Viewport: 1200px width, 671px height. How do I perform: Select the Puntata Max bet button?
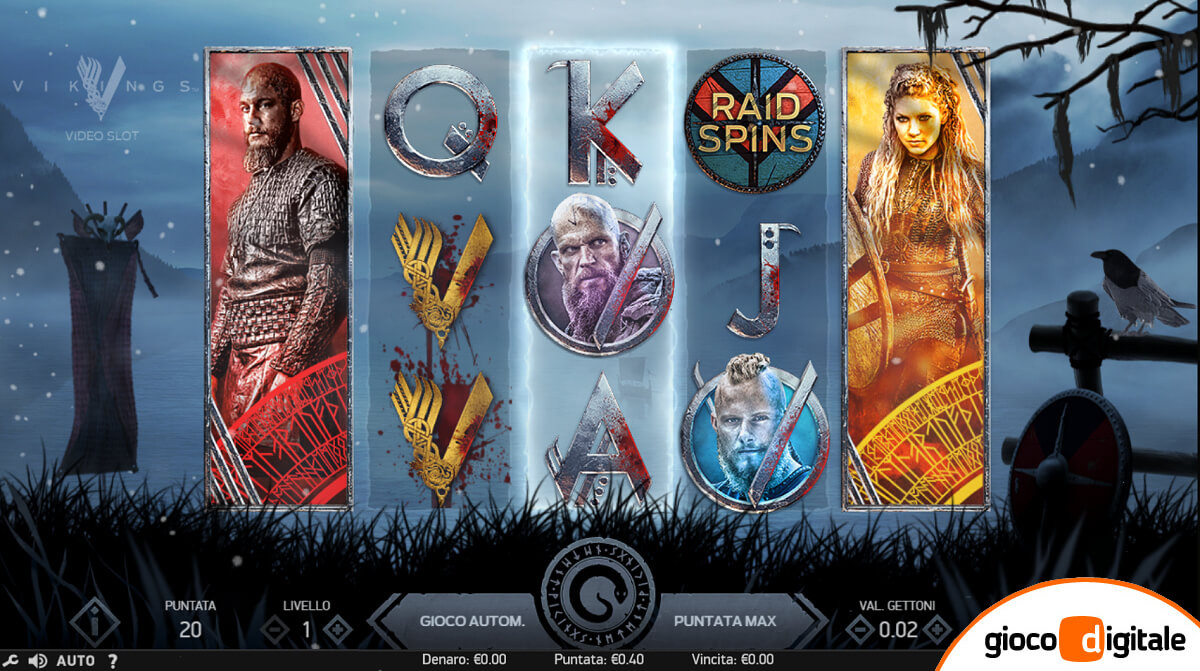(725, 621)
